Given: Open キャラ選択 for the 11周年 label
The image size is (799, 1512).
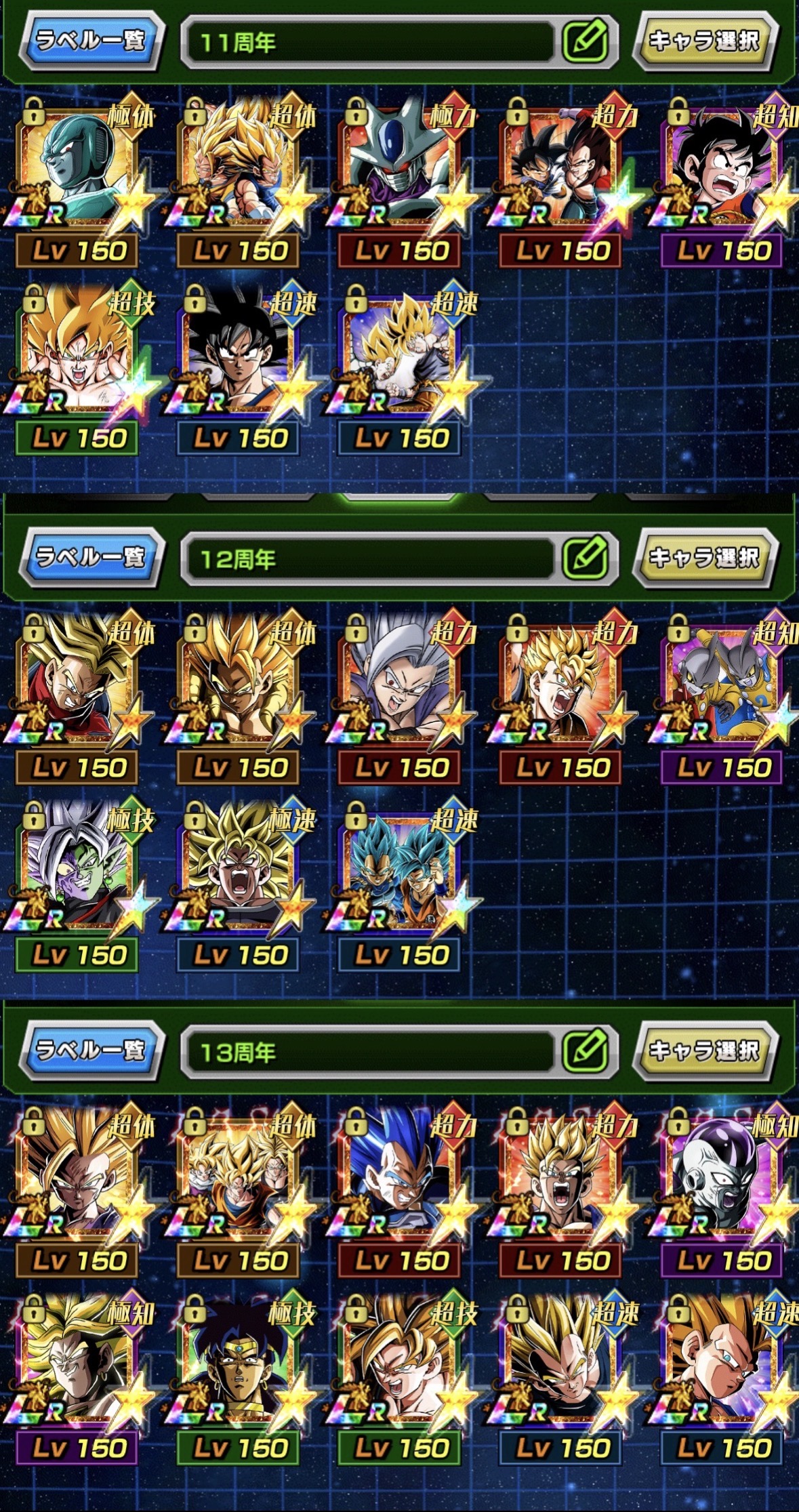Looking at the screenshot, I should click(704, 41).
